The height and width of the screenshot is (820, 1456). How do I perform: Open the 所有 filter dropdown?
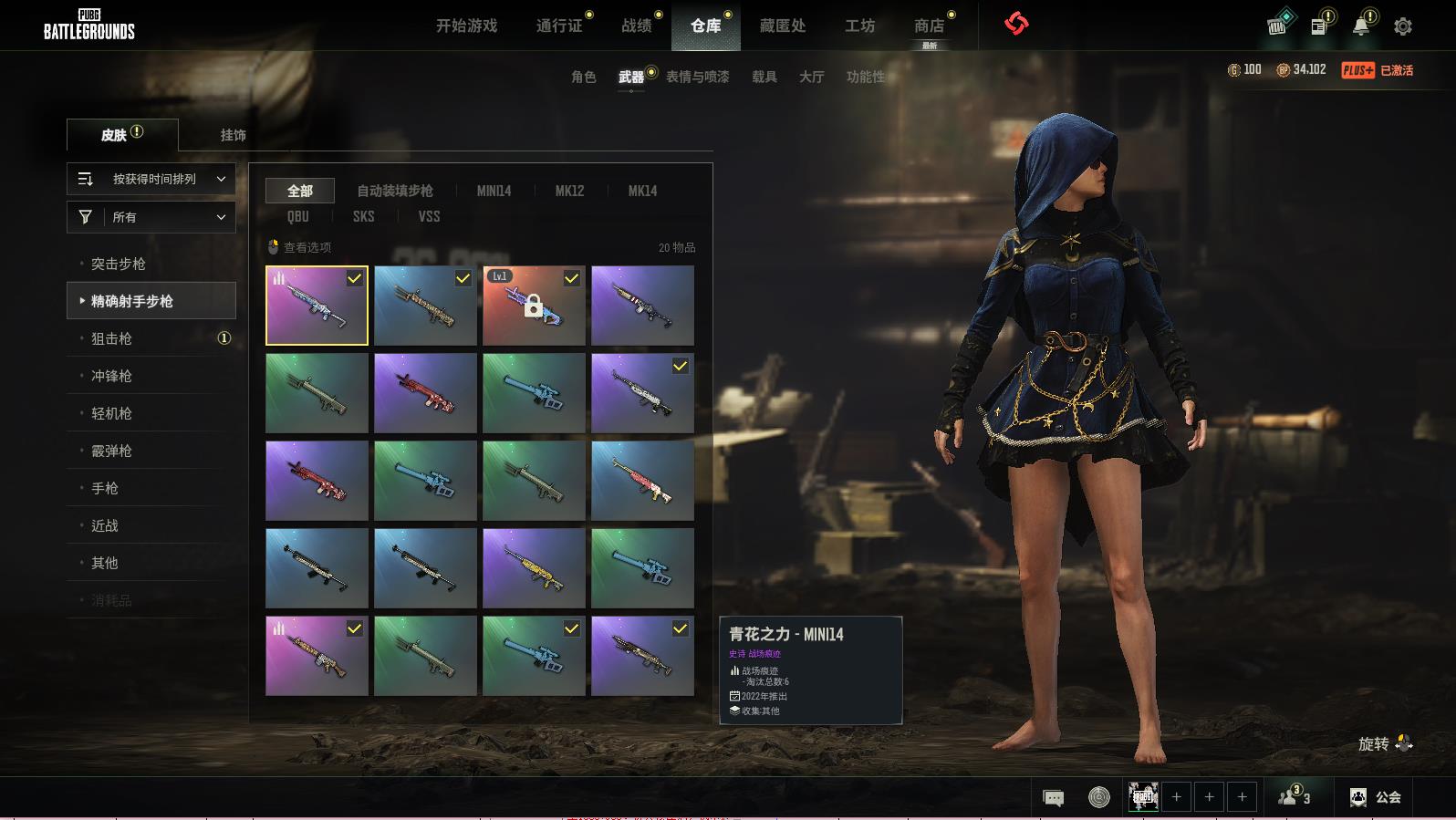151,217
